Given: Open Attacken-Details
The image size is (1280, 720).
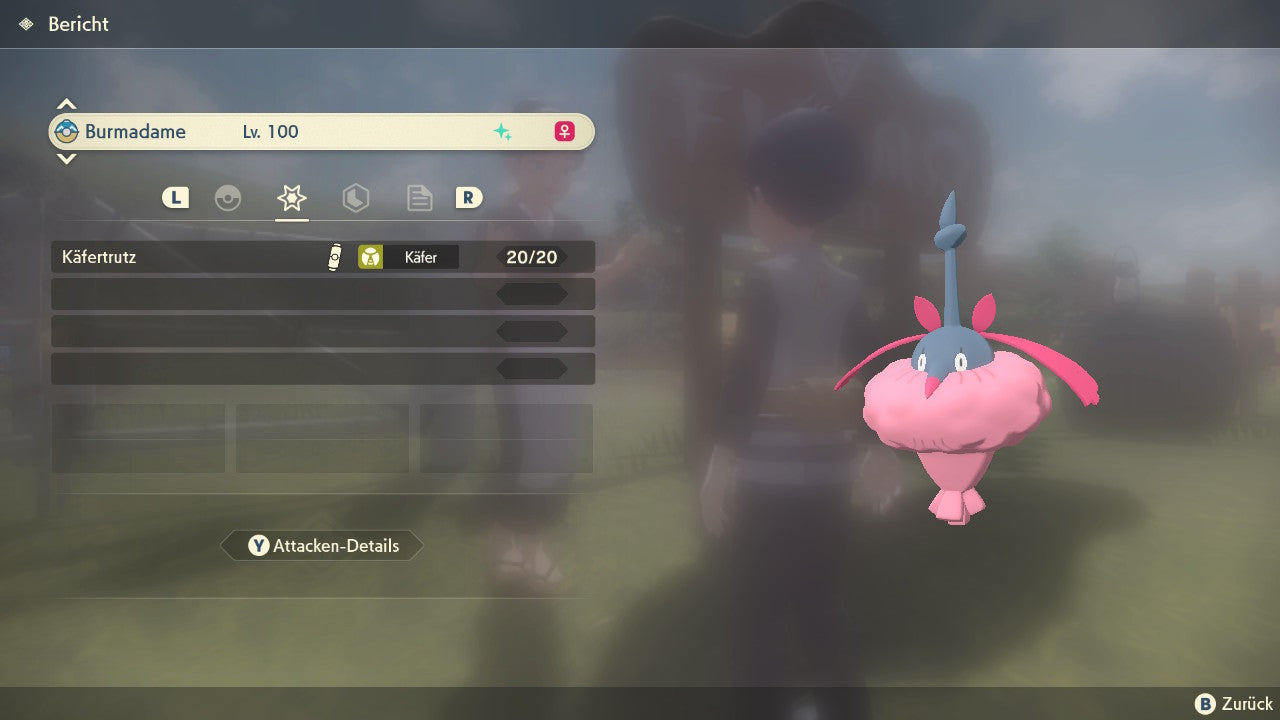Looking at the screenshot, I should pyautogui.click(x=323, y=546).
